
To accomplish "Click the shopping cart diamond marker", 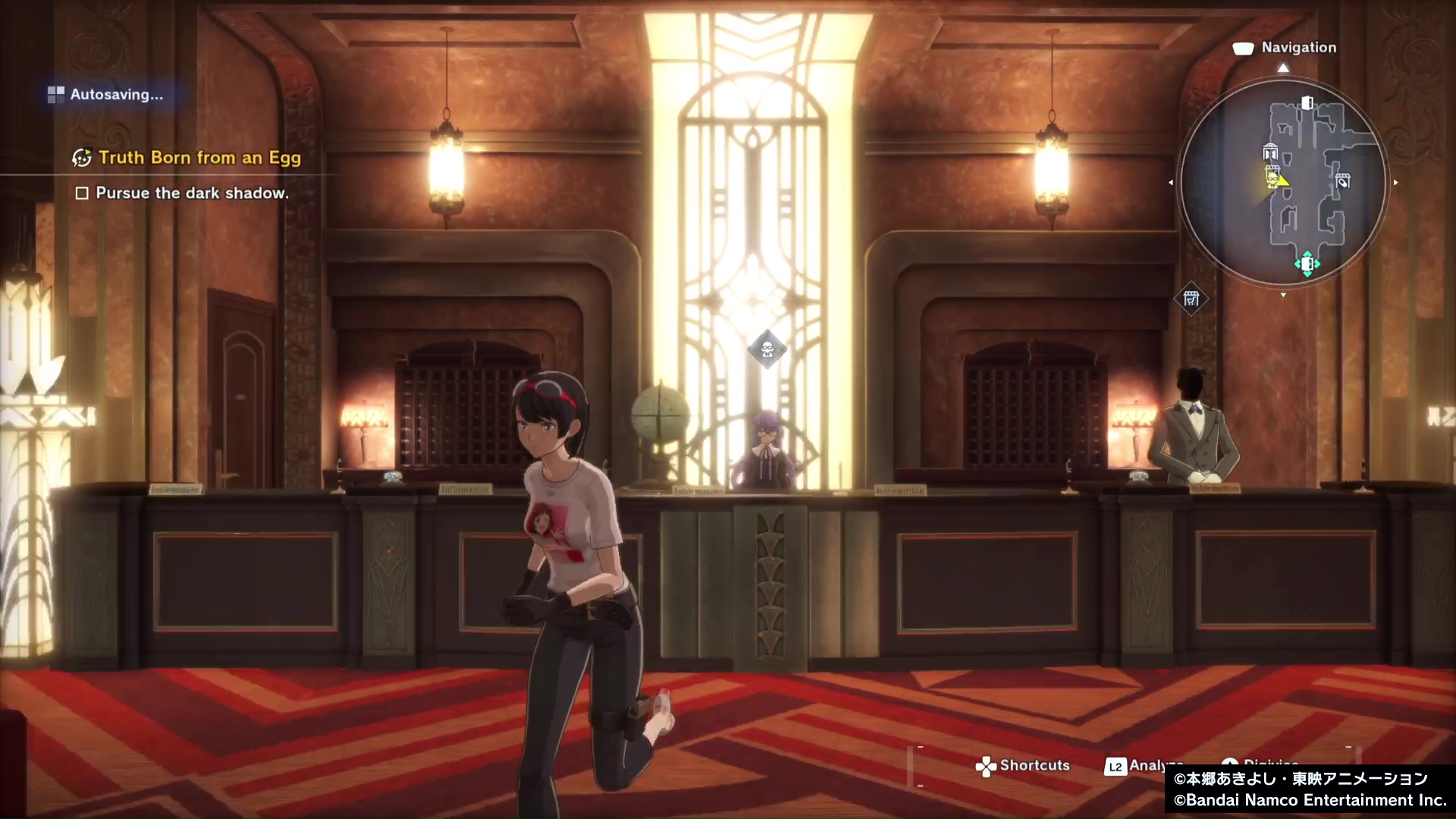I will 1191,299.
